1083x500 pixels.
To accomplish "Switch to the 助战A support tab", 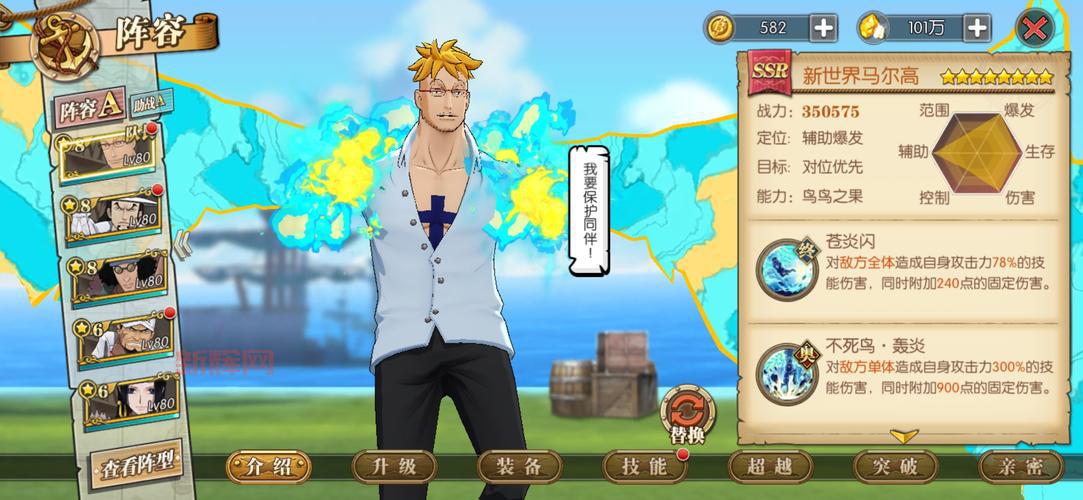I will (151, 101).
